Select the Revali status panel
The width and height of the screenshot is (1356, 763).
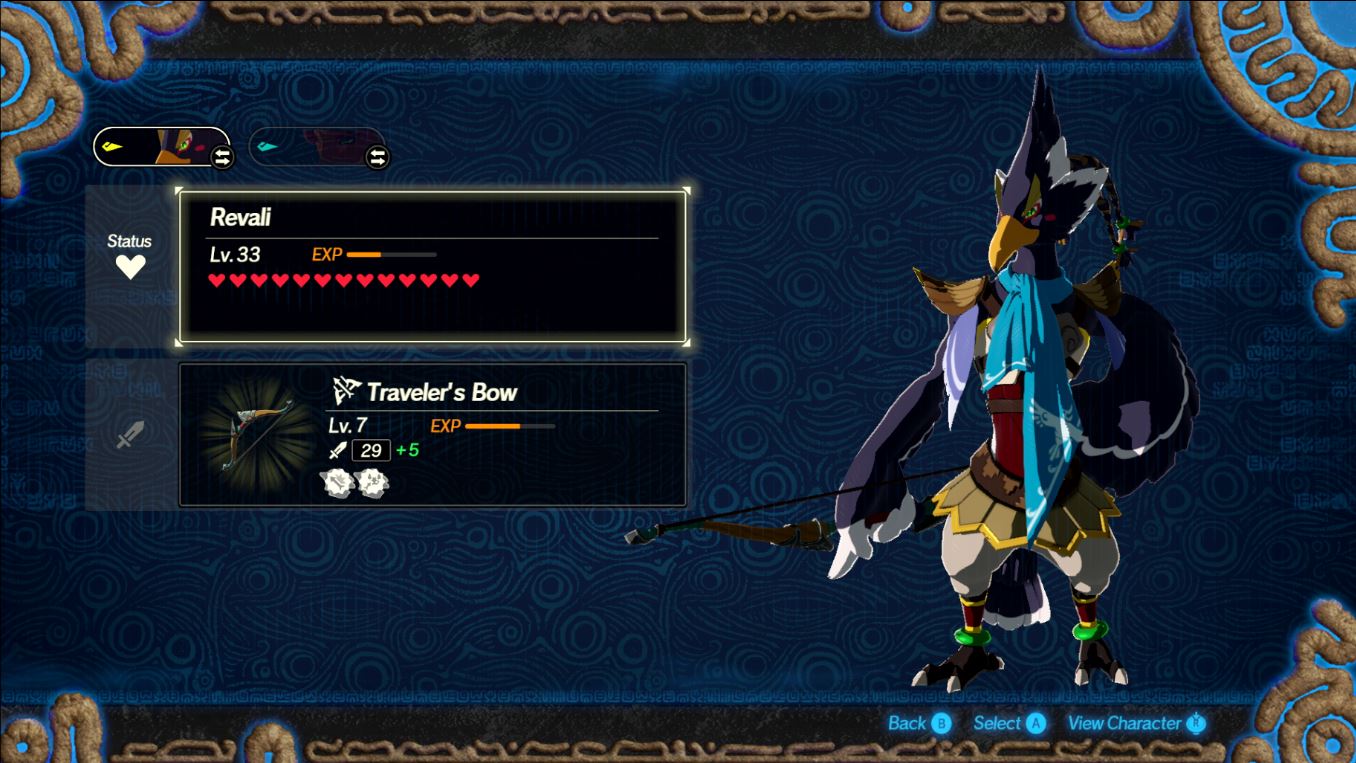click(x=432, y=266)
